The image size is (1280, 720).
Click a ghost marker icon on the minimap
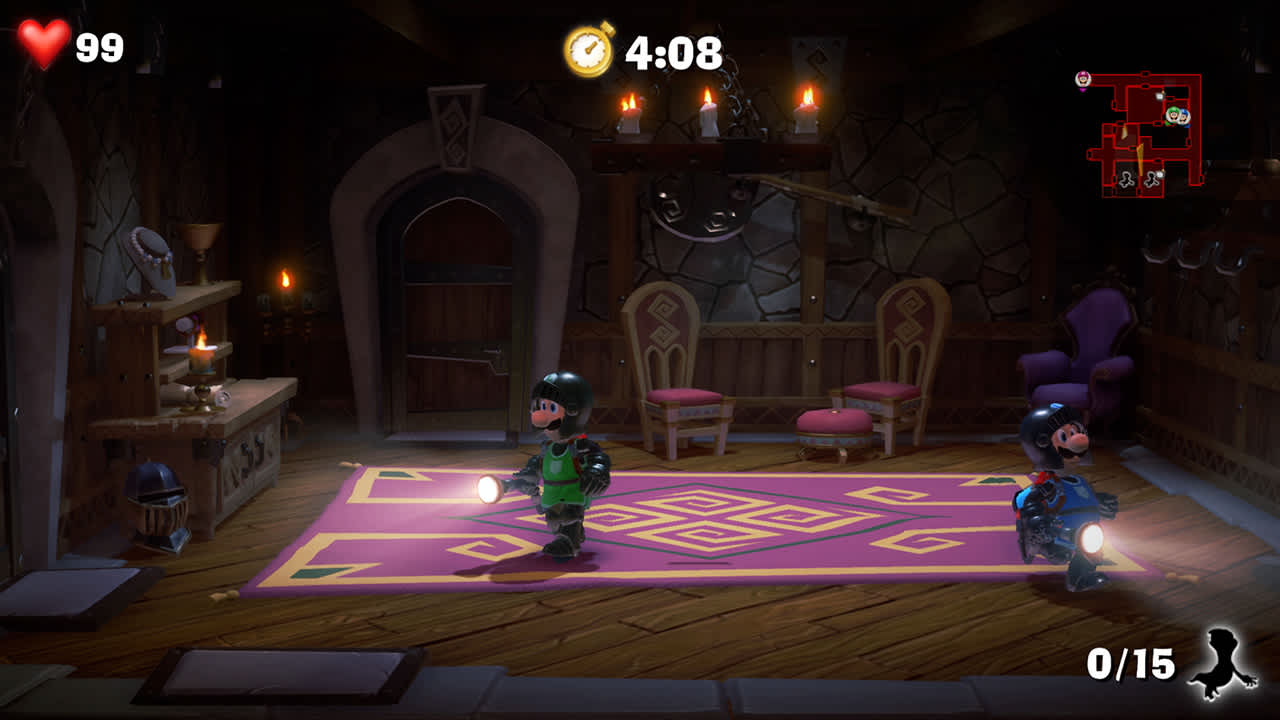tap(1126, 180)
